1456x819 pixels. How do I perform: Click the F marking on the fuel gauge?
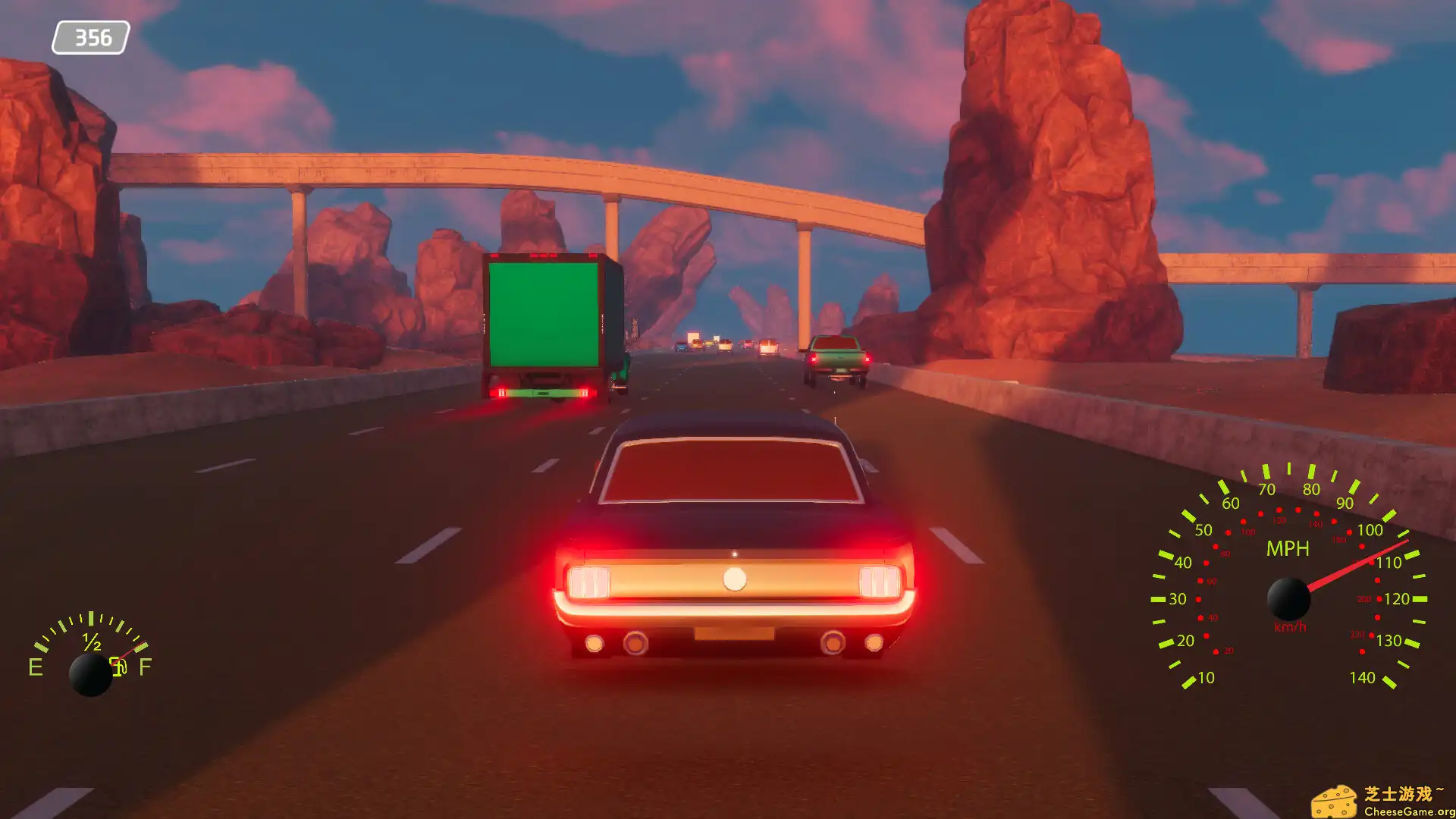pos(146,667)
